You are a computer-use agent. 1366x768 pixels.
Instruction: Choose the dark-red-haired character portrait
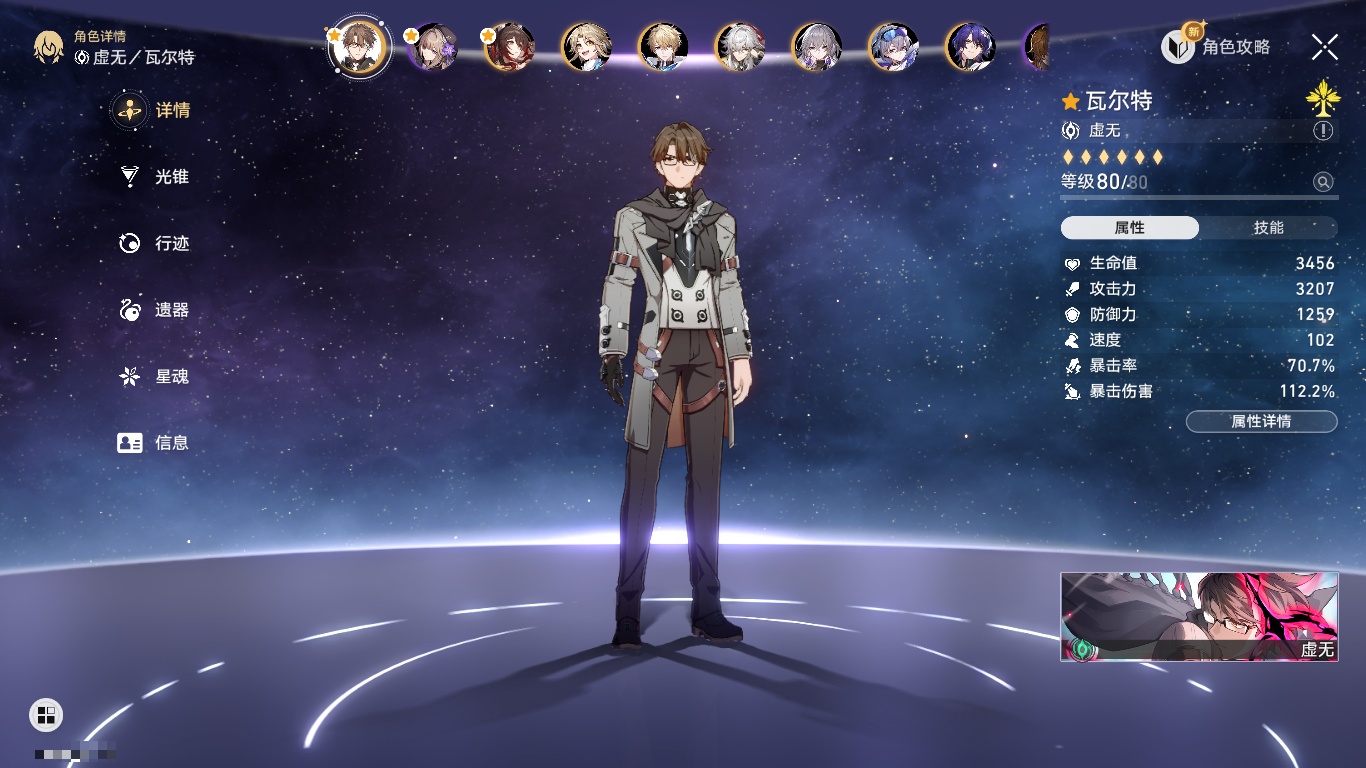pyautogui.click(x=510, y=47)
